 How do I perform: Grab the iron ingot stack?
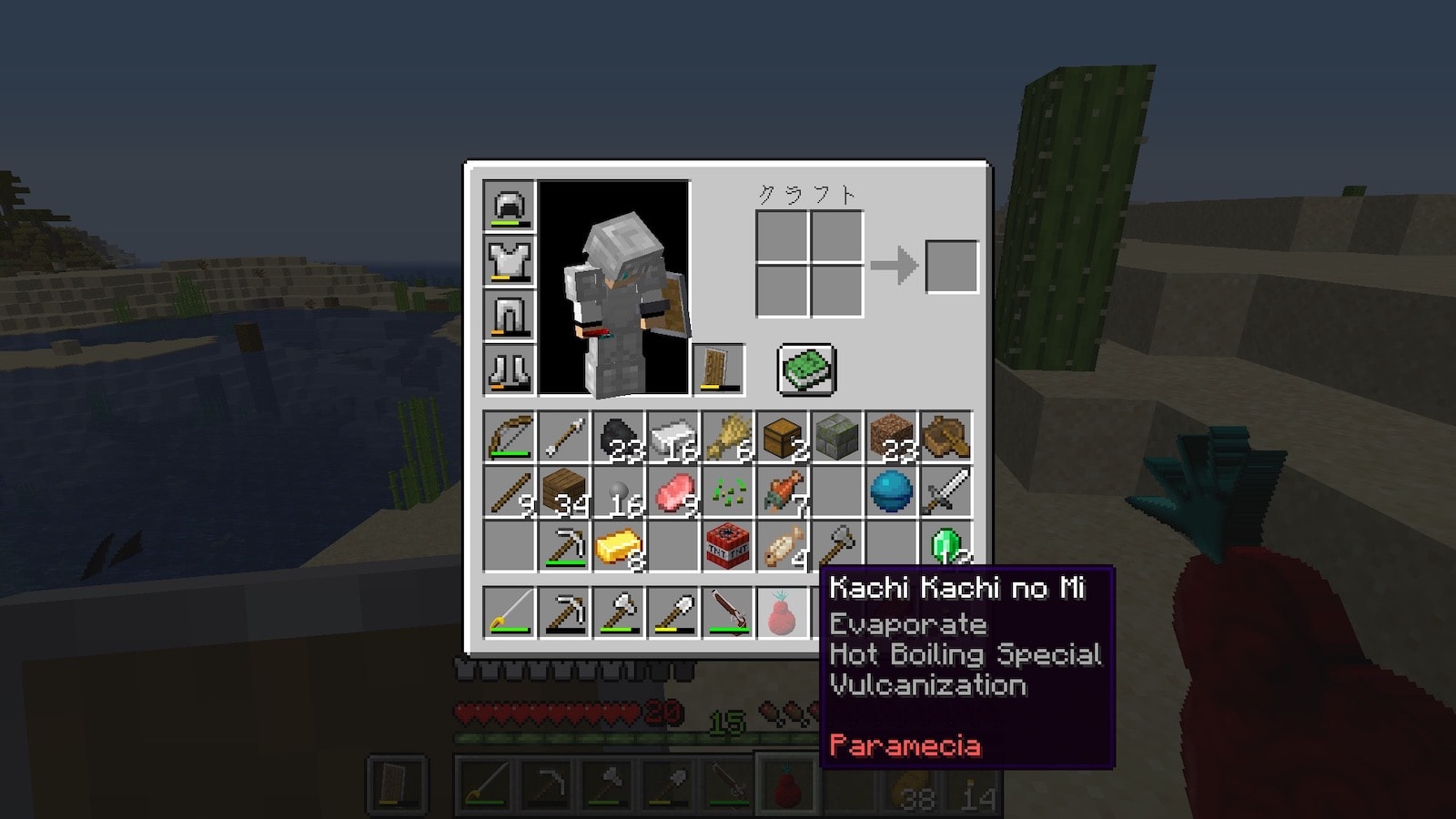[673, 438]
